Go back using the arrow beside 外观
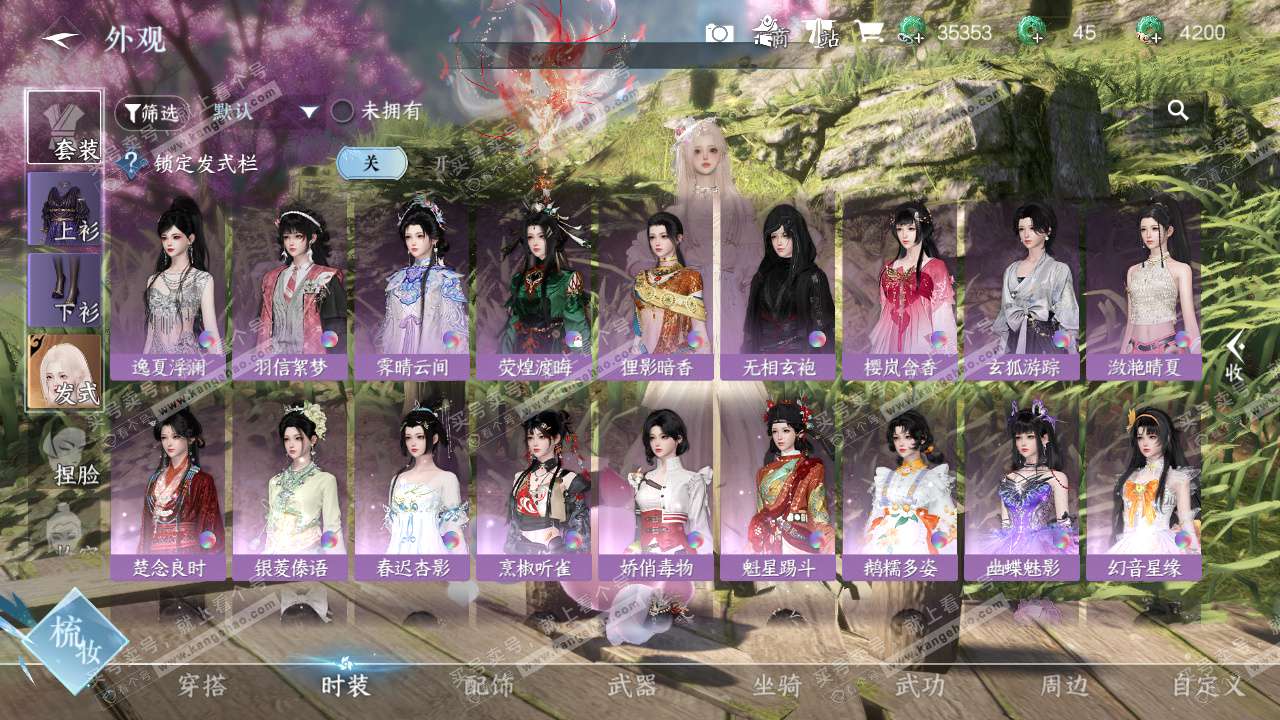The height and width of the screenshot is (720, 1280). coord(62,39)
